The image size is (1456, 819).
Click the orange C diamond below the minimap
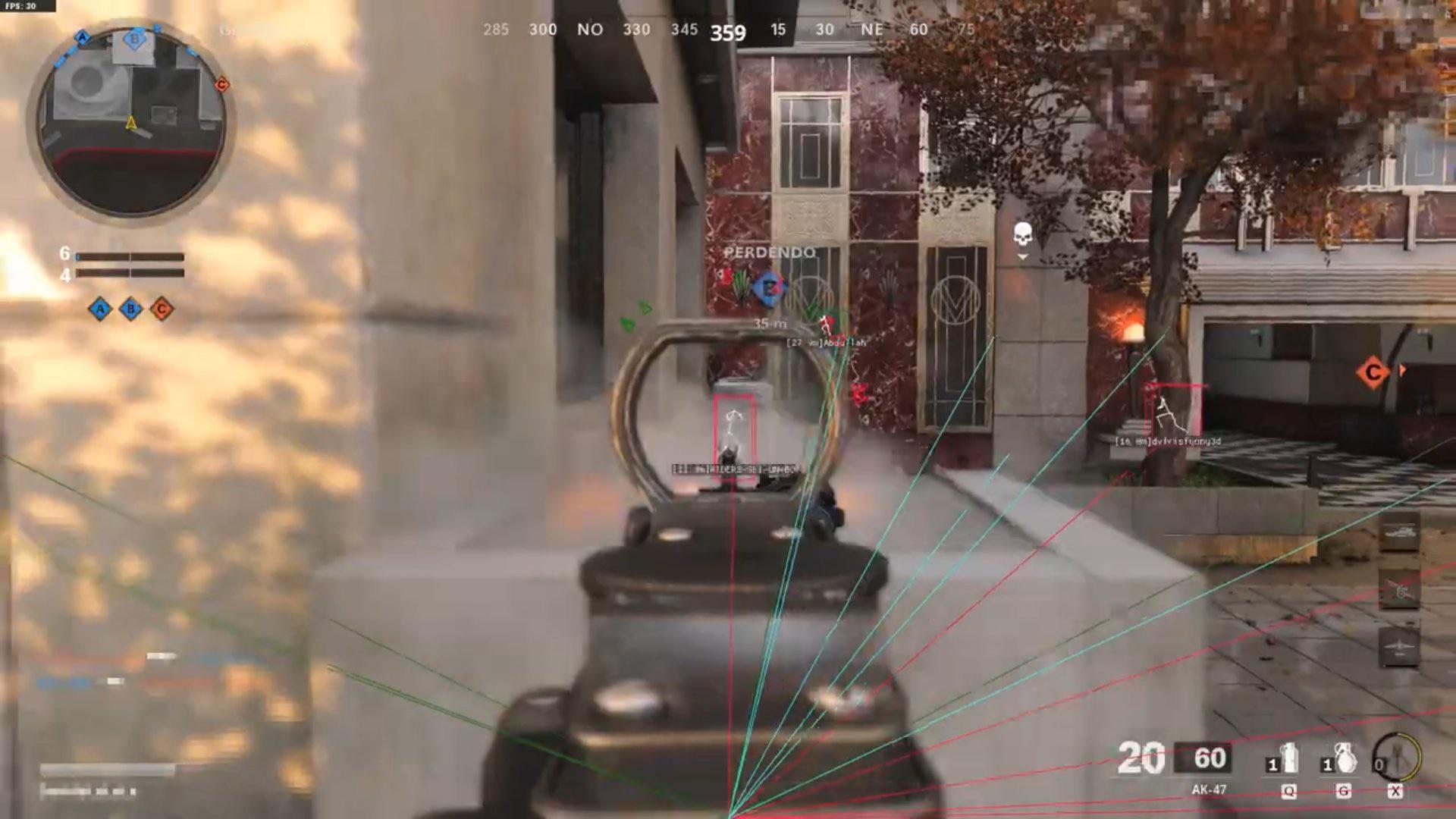click(x=161, y=309)
